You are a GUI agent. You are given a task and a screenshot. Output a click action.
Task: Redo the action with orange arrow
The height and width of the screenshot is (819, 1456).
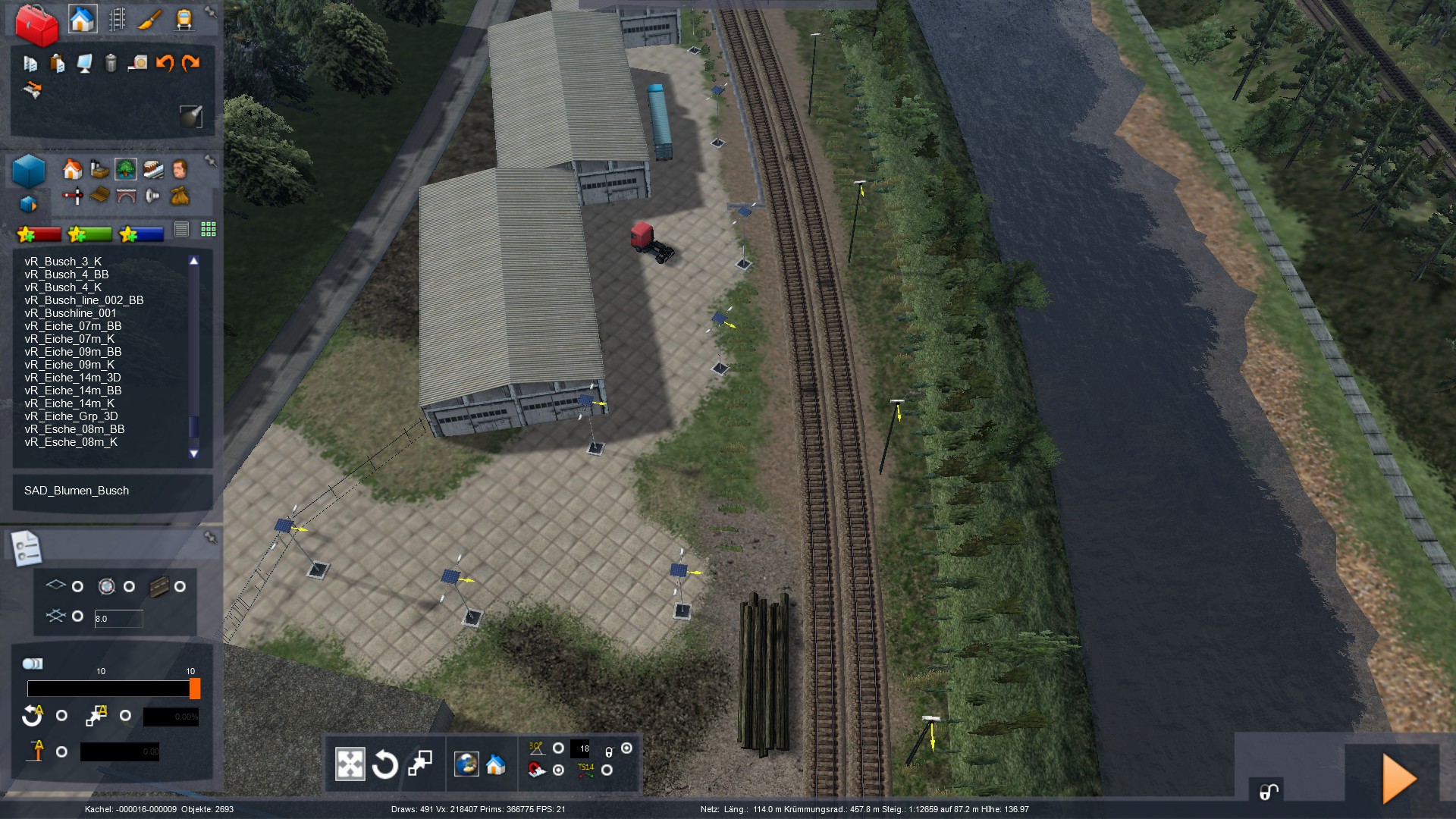pyautogui.click(x=190, y=63)
